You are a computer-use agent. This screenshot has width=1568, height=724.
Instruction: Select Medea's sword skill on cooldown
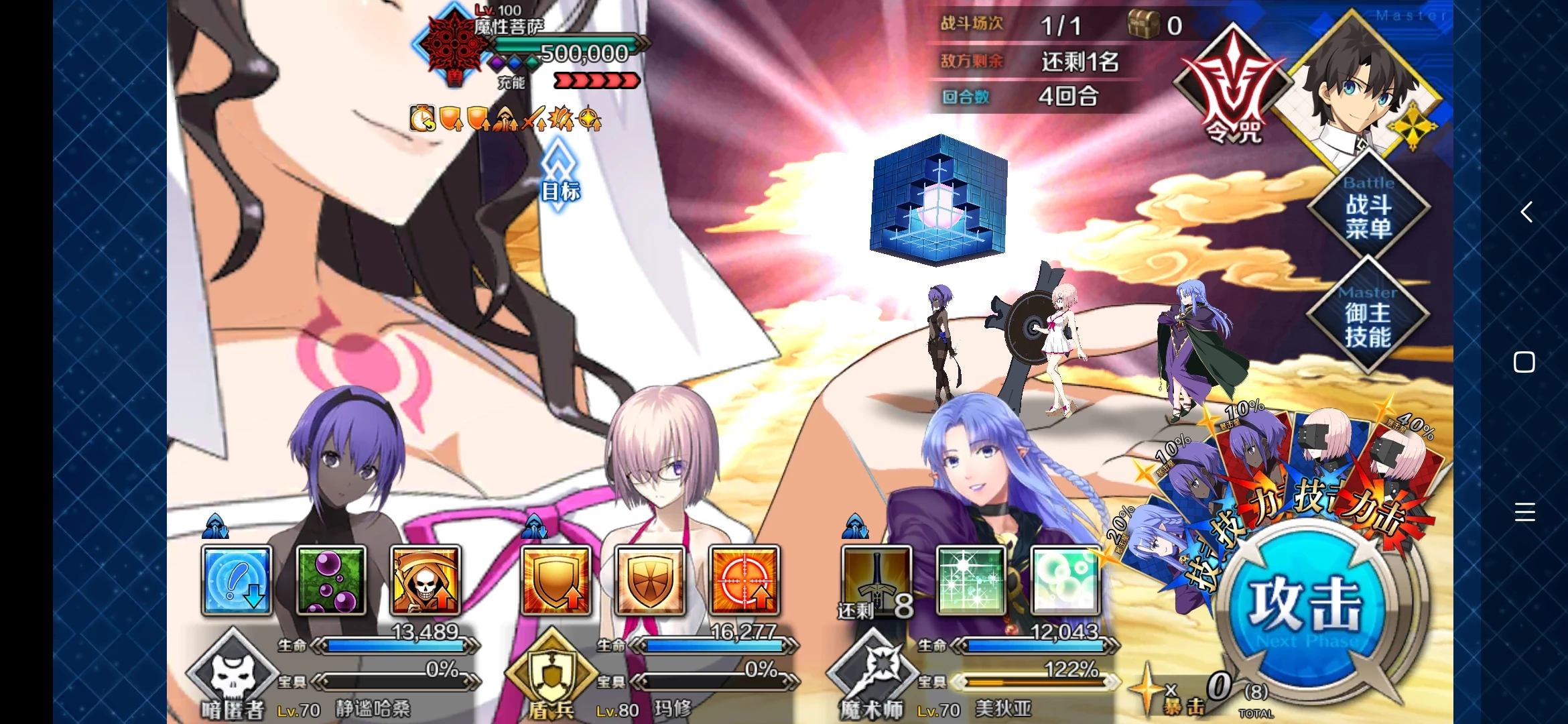click(876, 581)
